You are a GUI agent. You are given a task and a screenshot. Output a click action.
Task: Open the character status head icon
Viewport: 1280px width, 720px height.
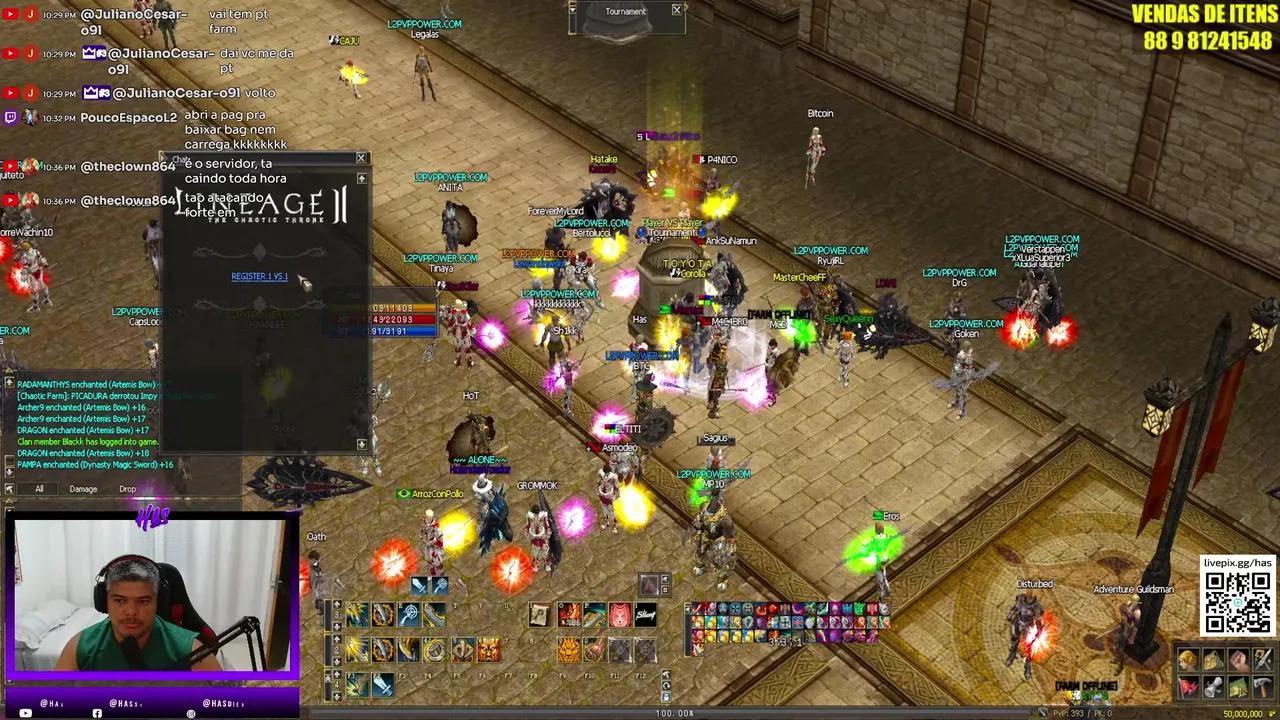(1187, 659)
